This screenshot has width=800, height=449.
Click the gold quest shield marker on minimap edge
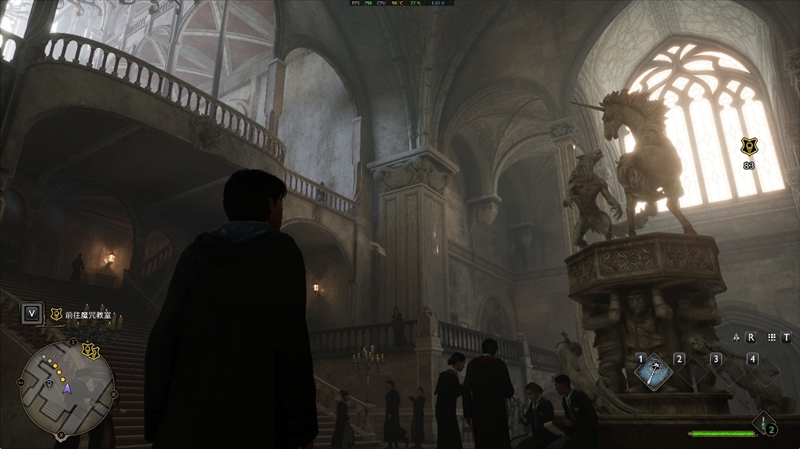coord(91,350)
